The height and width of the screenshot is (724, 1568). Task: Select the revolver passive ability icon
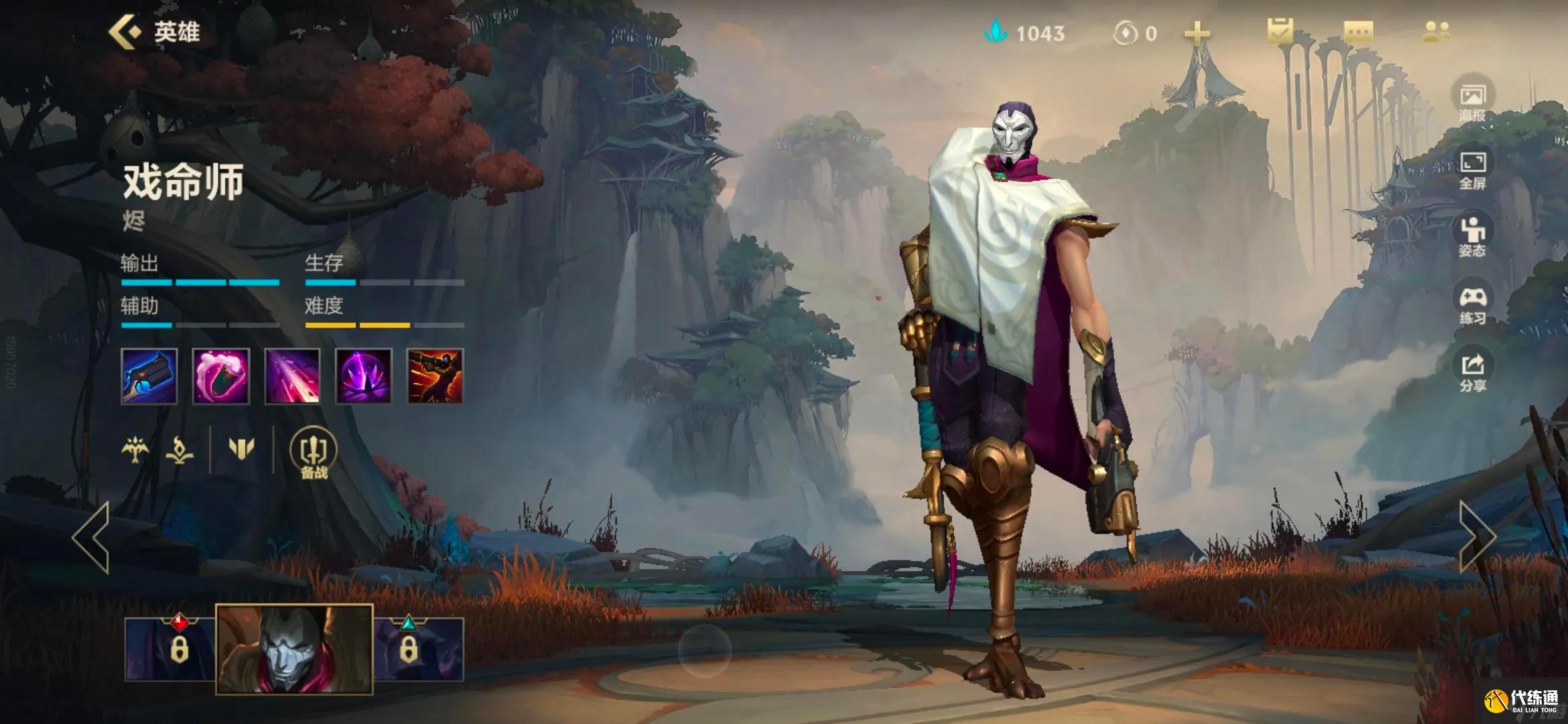pyautogui.click(x=149, y=376)
